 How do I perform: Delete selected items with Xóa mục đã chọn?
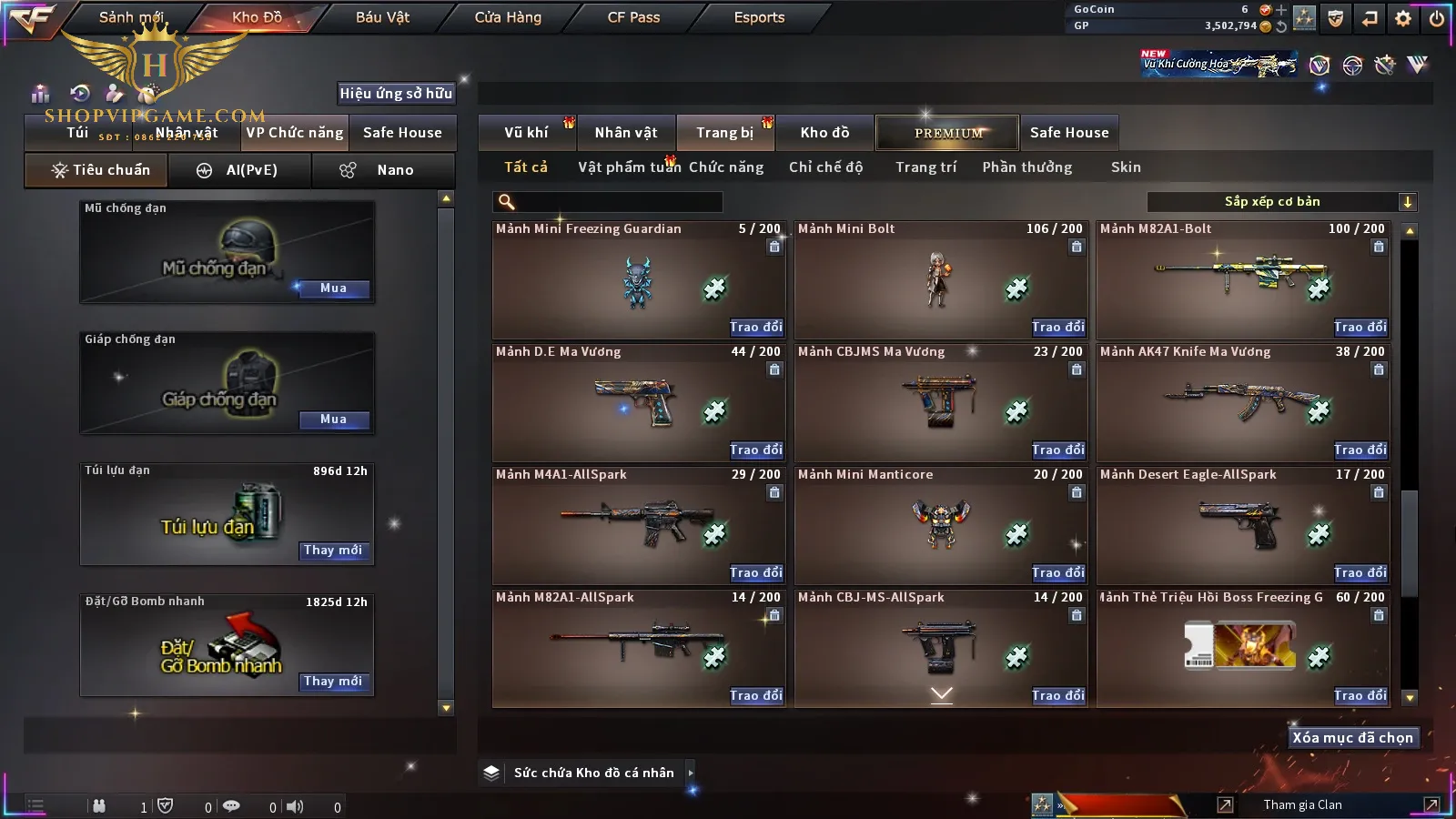[x=1352, y=738]
